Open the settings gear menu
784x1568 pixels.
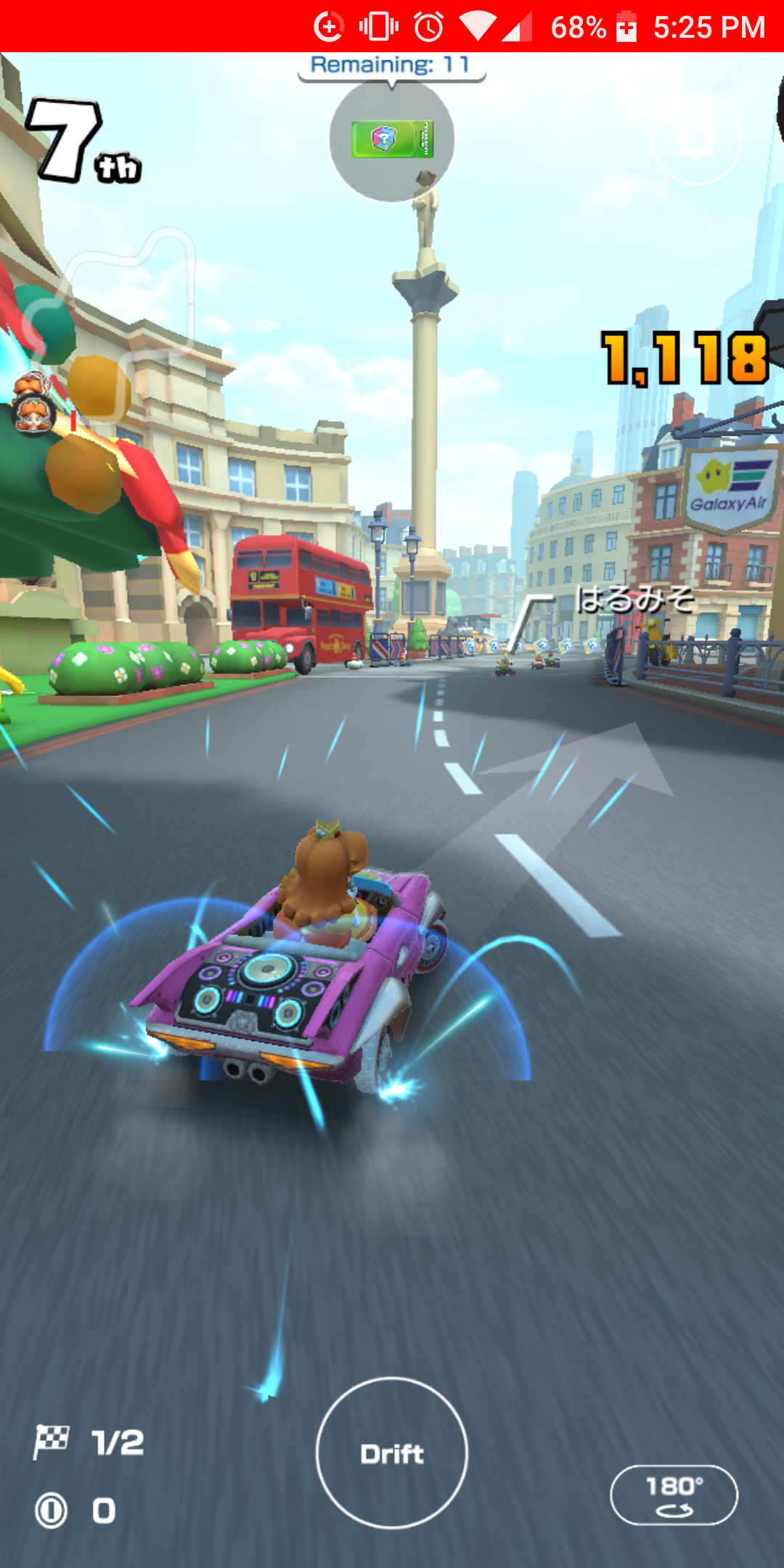[695, 139]
